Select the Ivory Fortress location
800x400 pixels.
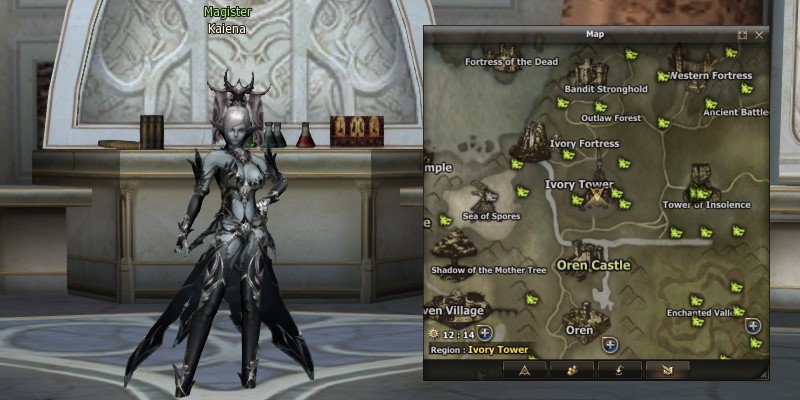pos(584,143)
